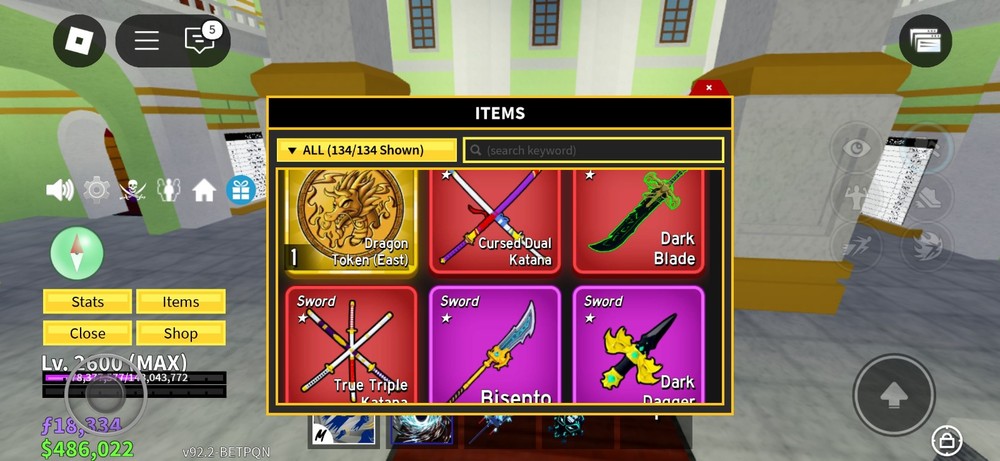Select the Dark Dagger sword

coord(638,346)
